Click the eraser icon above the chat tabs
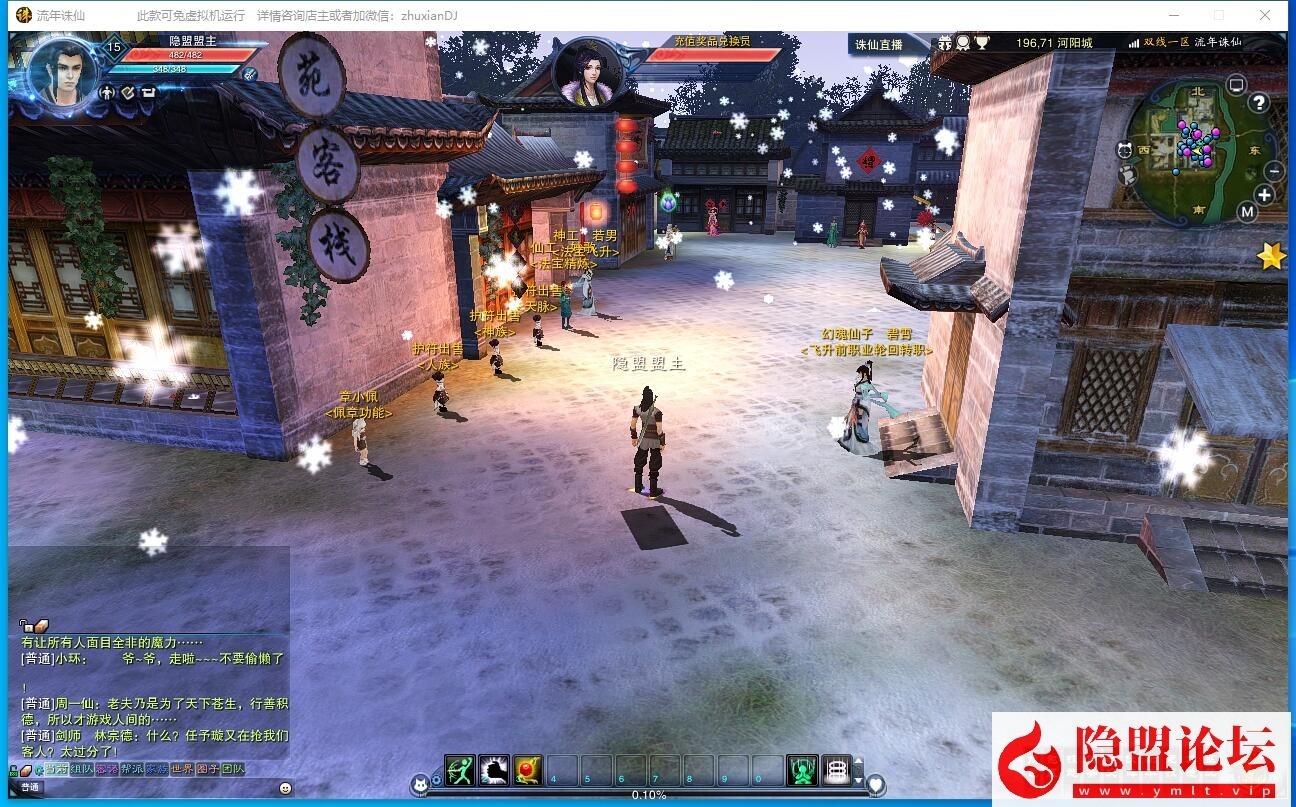This screenshot has height=807, width=1296. pyautogui.click(x=24, y=769)
